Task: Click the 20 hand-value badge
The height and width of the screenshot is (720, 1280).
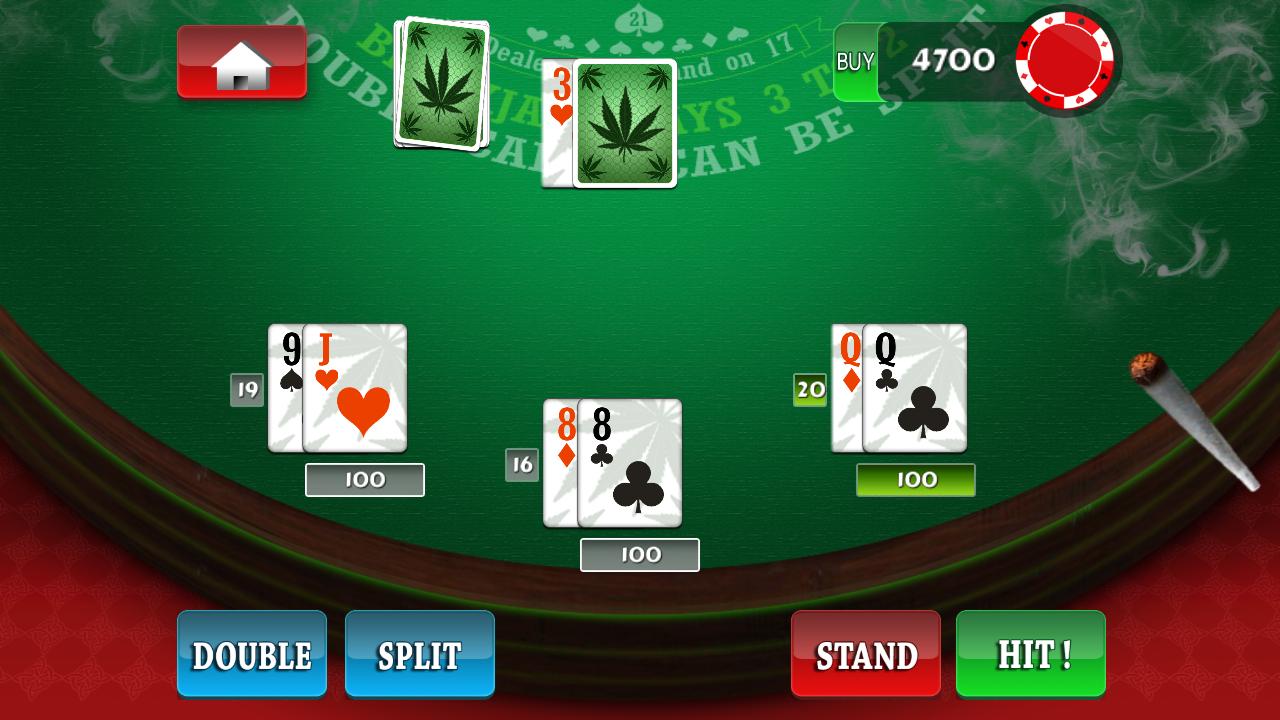Action: coord(810,388)
